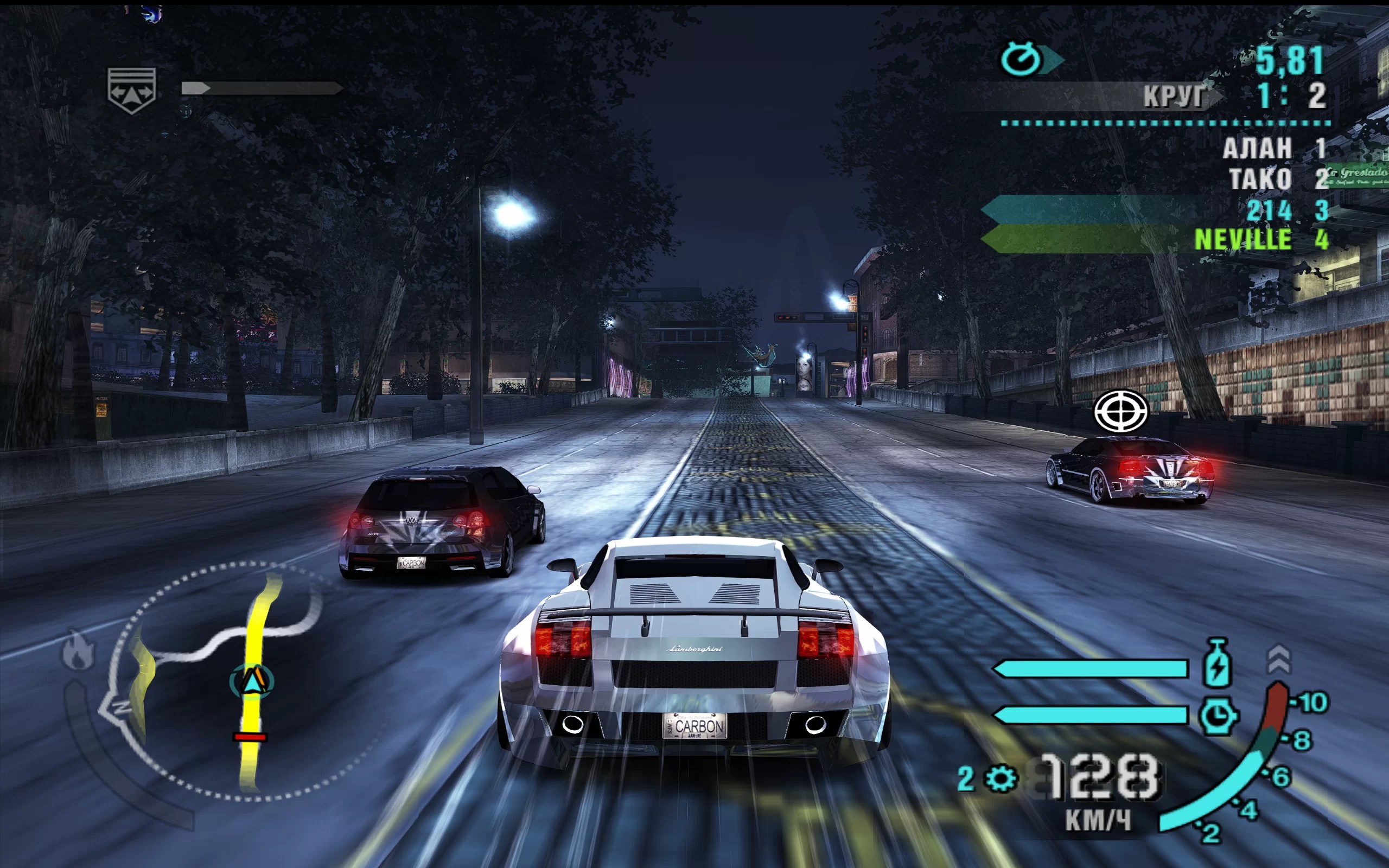The image size is (1389, 868).
Task: Select the nitrous bottle icon
Action: 1217,663
